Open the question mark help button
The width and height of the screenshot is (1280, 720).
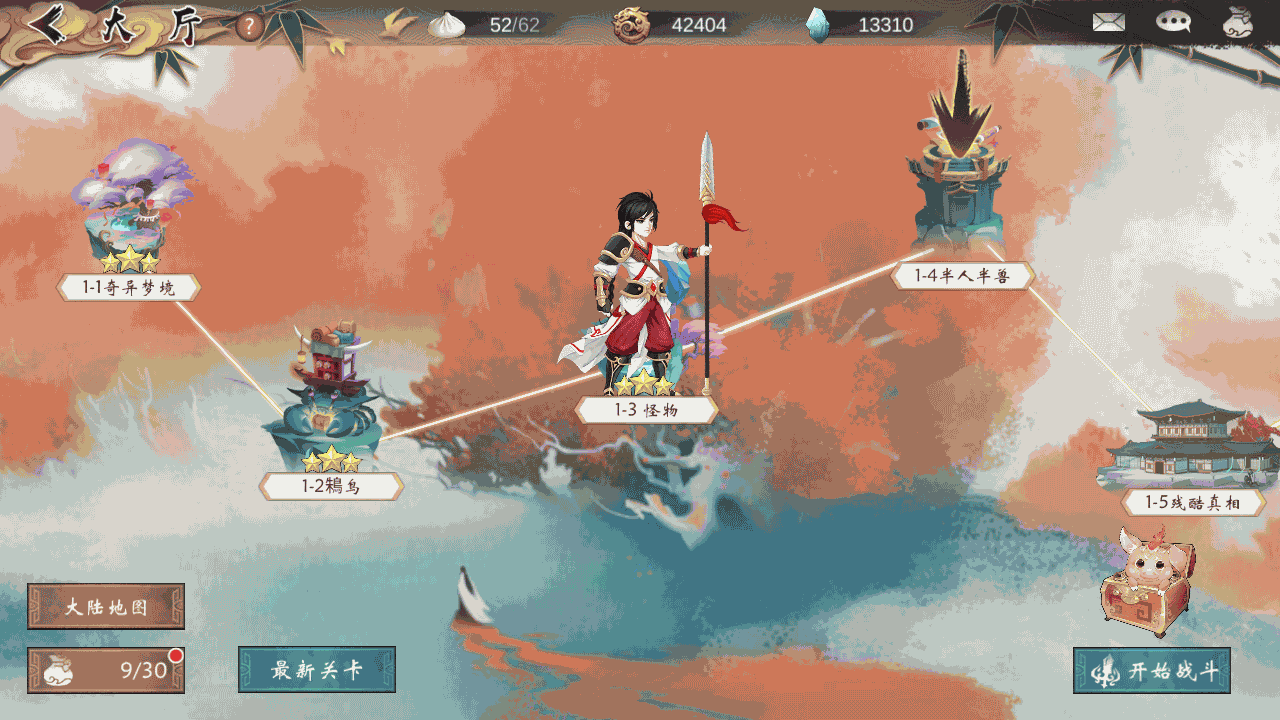click(x=250, y=26)
